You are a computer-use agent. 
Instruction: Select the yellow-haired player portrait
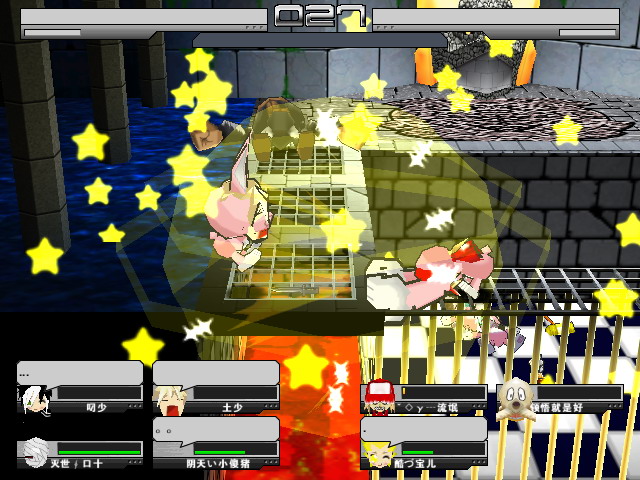[x=378, y=455]
